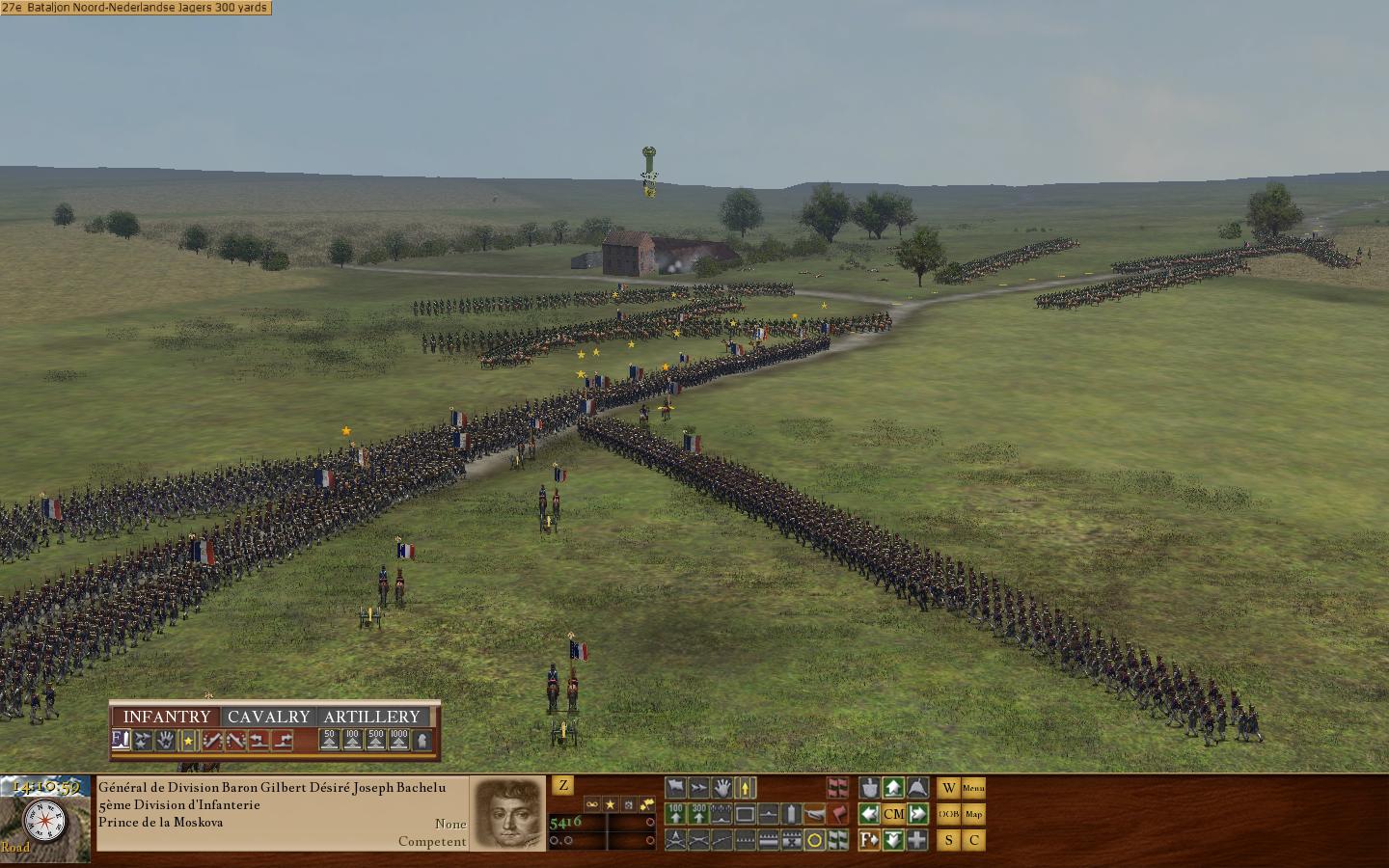Open the Map with the Map button

(x=975, y=814)
